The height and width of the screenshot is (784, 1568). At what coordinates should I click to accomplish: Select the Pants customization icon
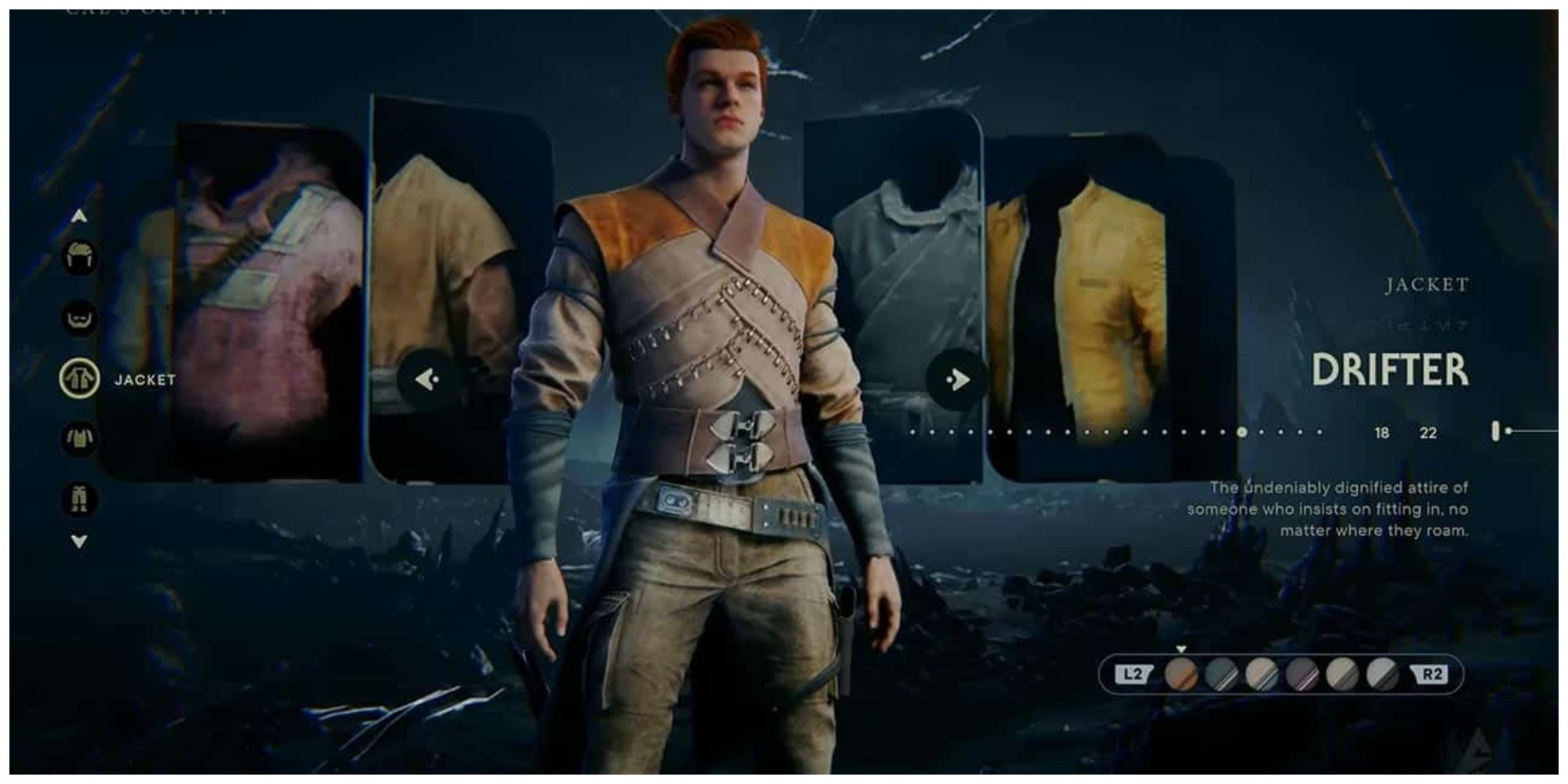coord(78,499)
